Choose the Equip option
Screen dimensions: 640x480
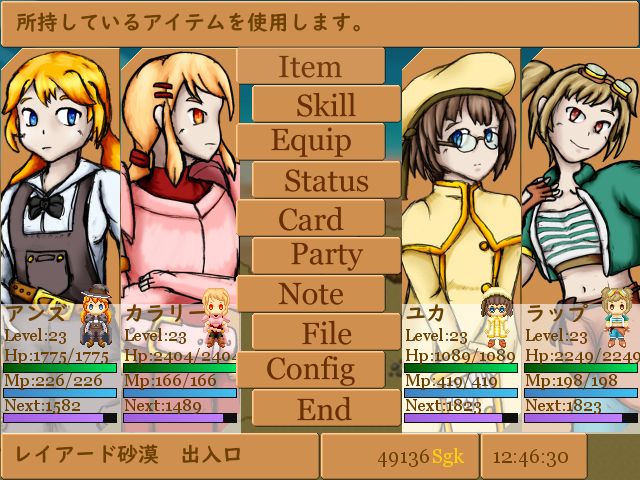[x=310, y=142]
